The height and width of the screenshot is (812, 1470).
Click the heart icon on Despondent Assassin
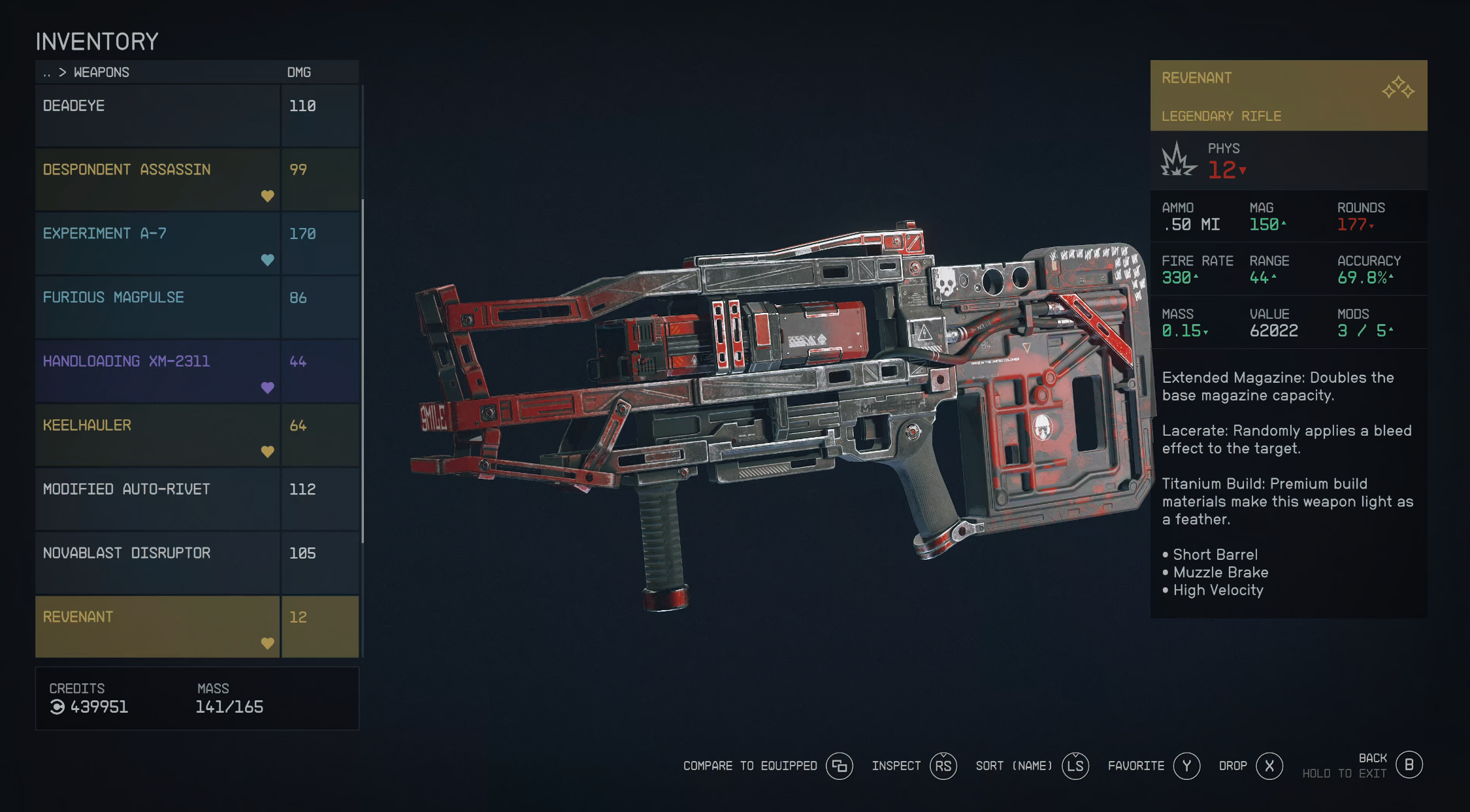(x=268, y=196)
